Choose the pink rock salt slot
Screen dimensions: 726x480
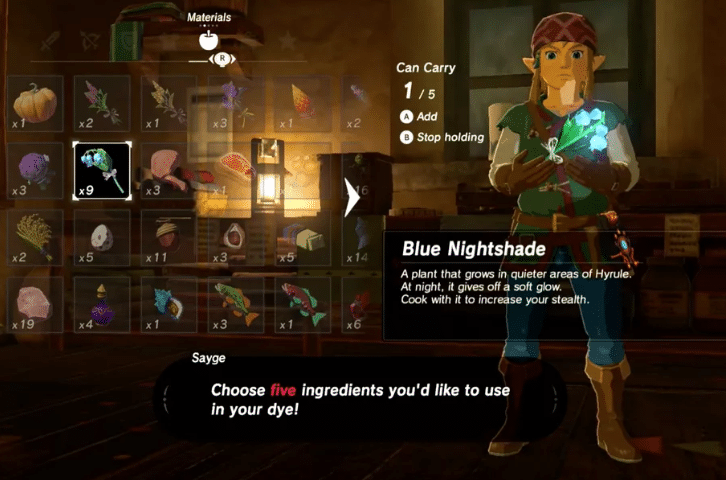tap(35, 304)
